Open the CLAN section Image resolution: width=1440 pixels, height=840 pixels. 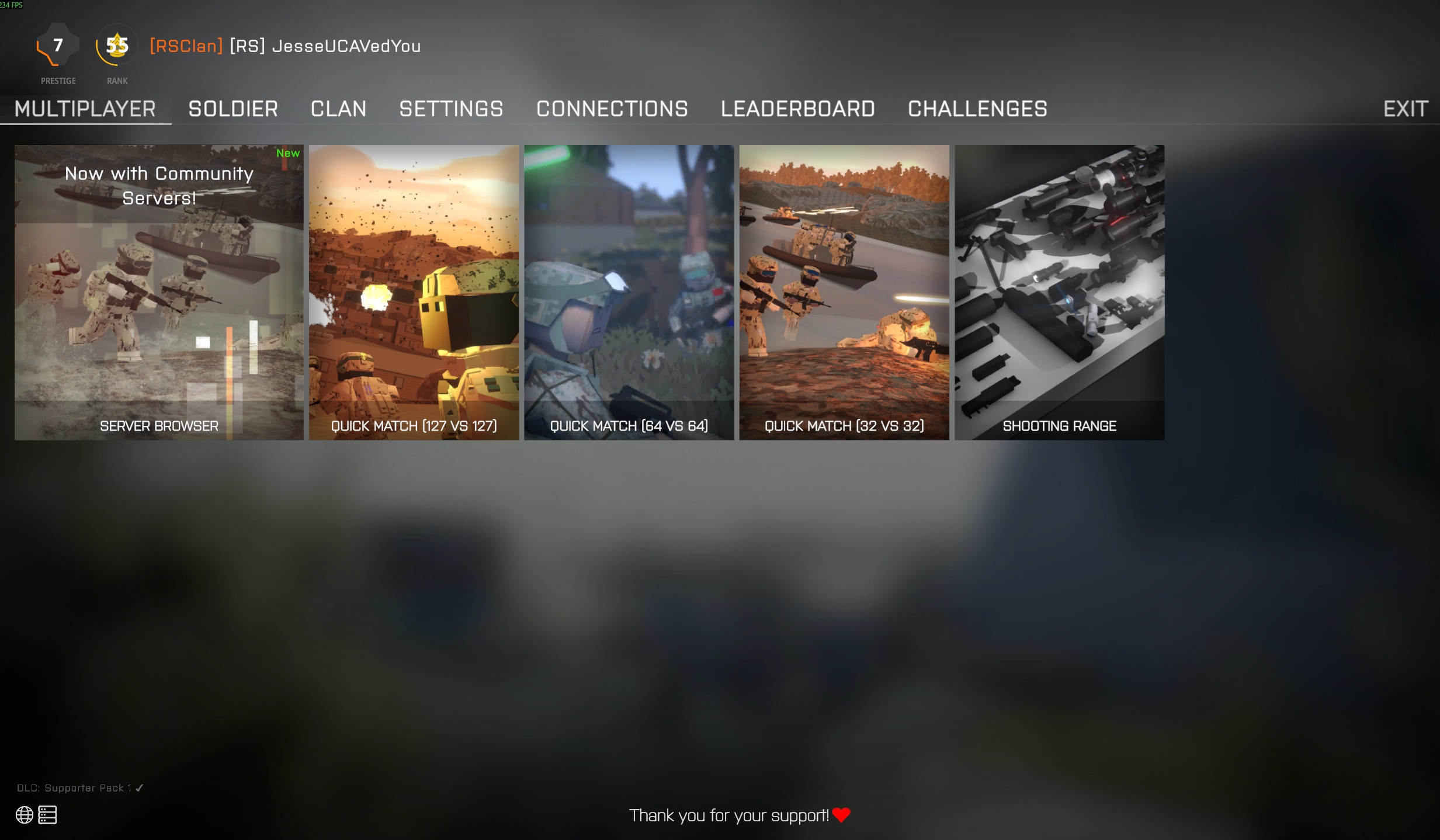[339, 109]
